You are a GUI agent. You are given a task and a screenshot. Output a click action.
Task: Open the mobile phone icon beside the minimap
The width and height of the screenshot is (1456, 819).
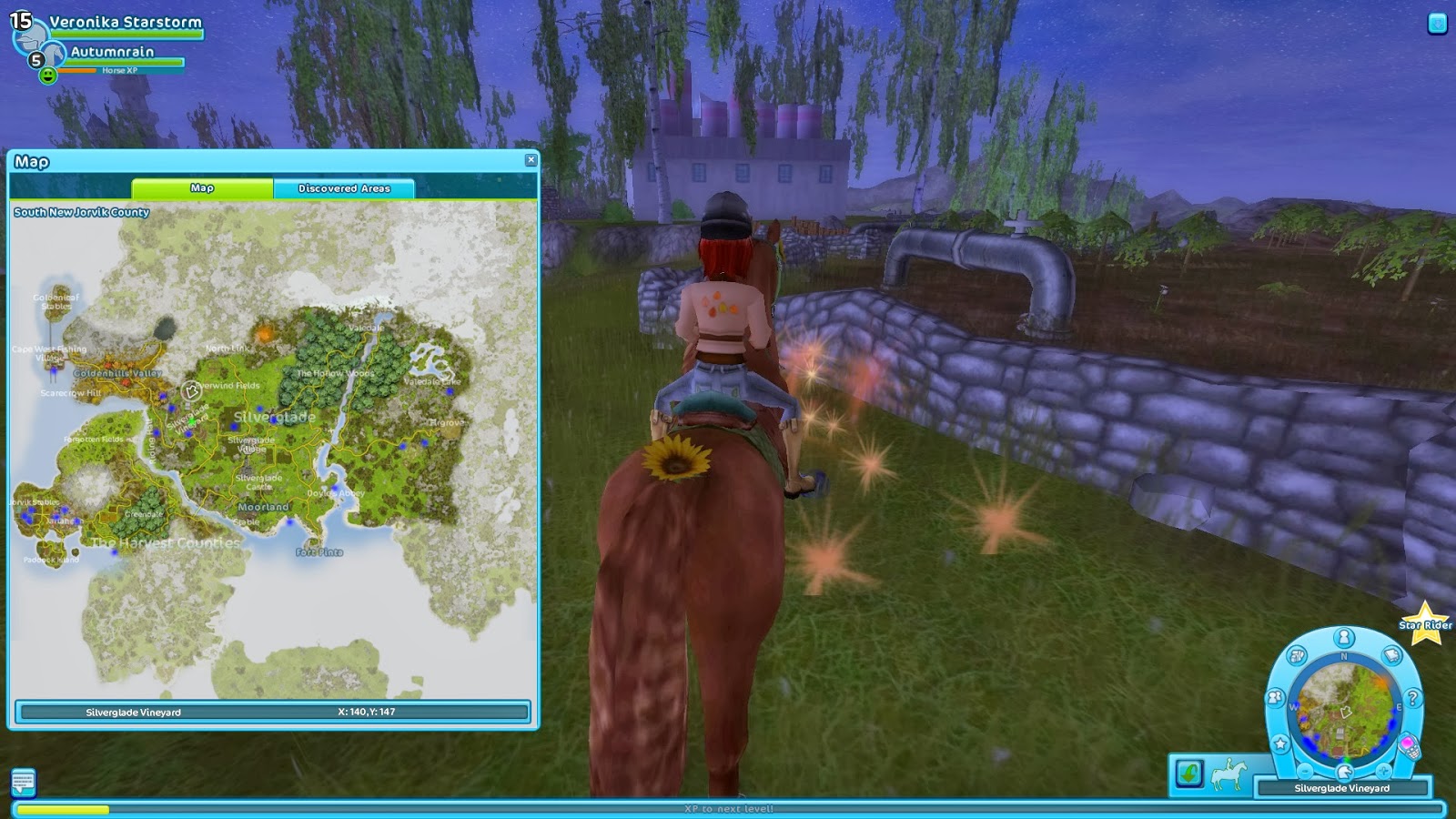point(1410,748)
